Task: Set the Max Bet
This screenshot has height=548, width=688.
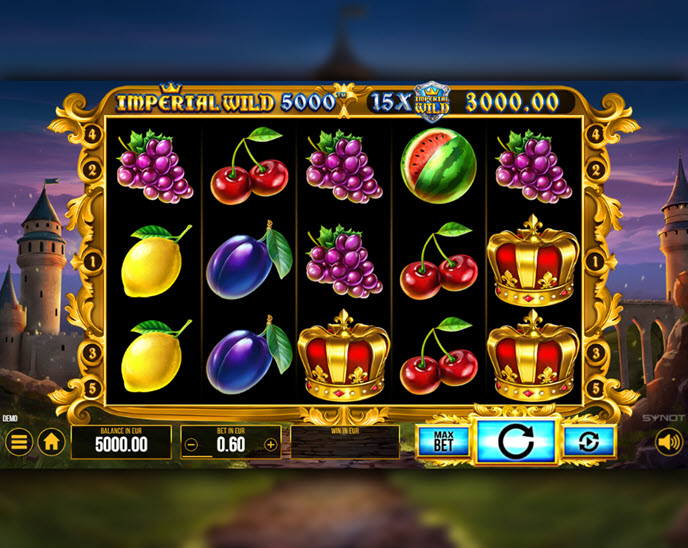Action: [443, 441]
